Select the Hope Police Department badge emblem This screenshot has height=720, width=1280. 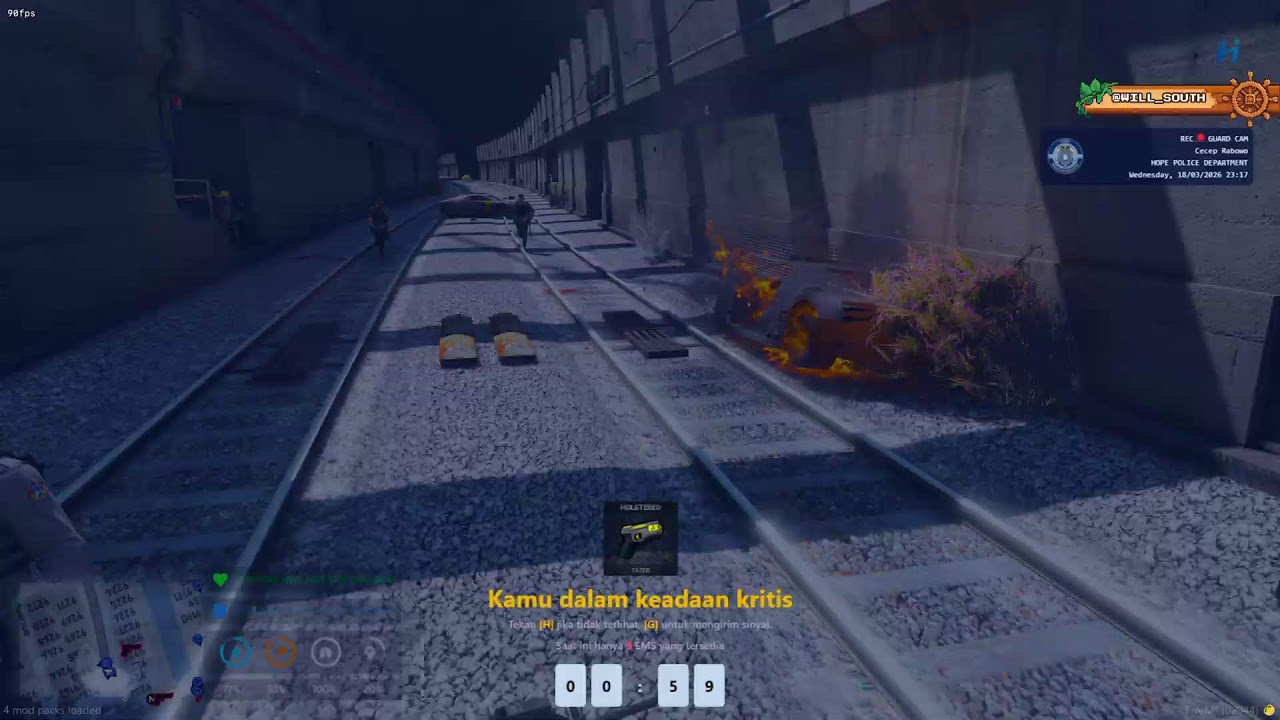point(1064,156)
